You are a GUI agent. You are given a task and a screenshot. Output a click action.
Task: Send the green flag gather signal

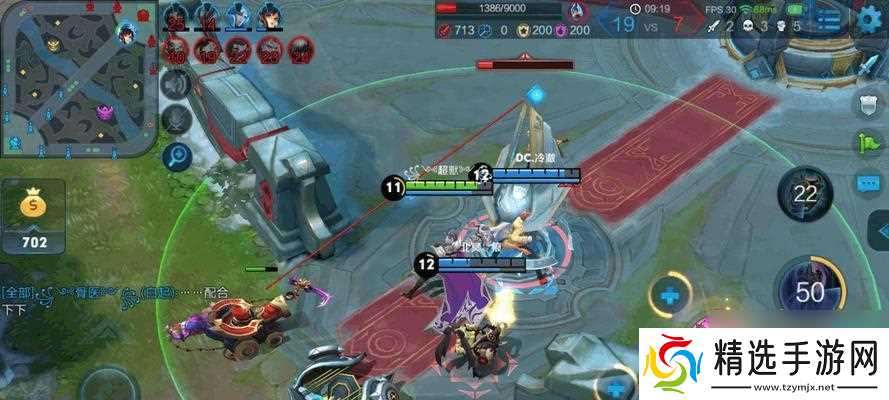coord(867,142)
